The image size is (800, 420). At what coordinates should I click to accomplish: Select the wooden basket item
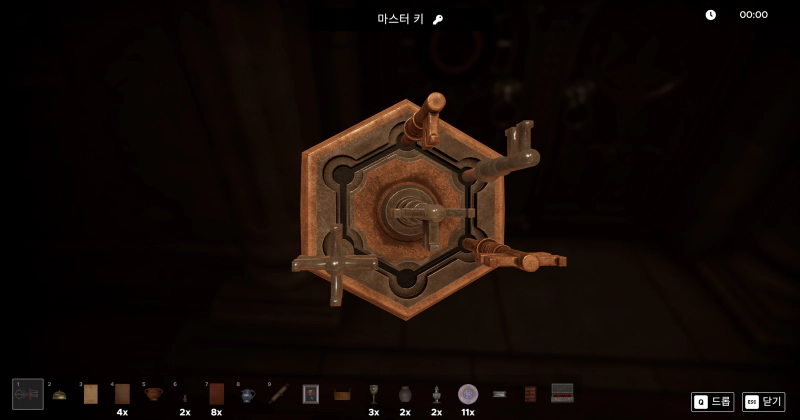[342, 395]
